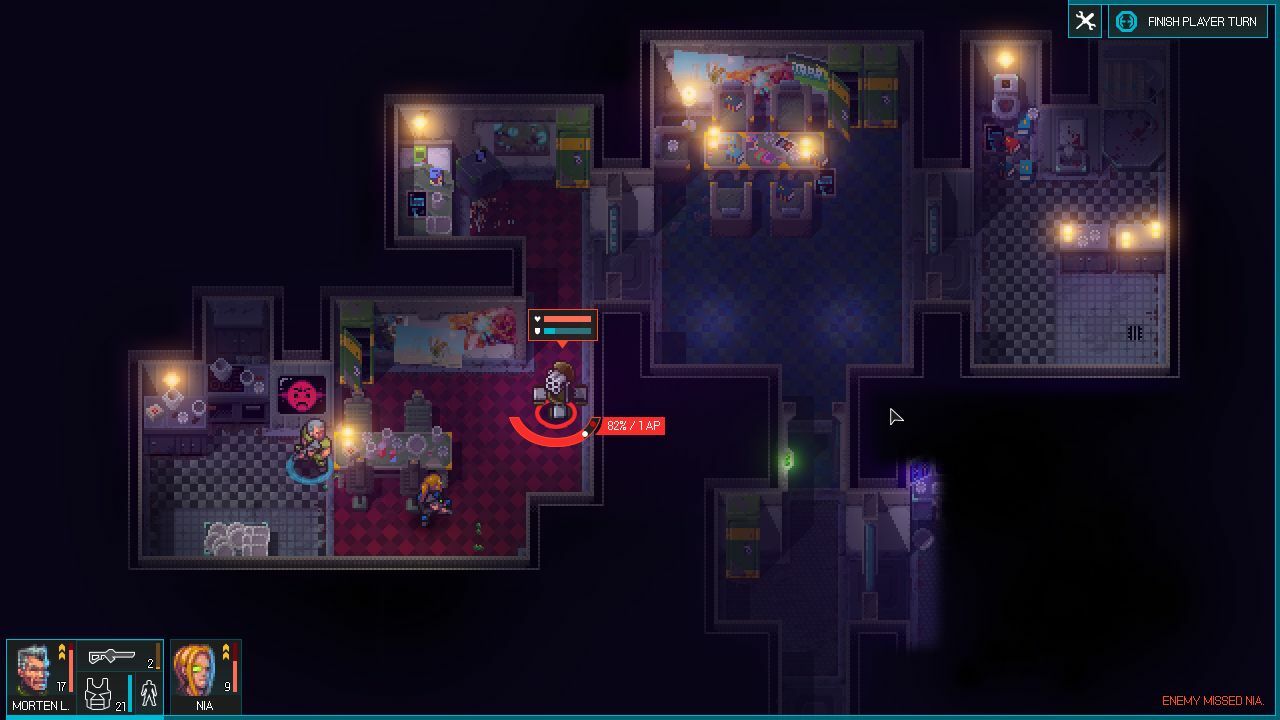Open settings via the wrench icon
The image size is (1280, 720).
tap(1083, 20)
